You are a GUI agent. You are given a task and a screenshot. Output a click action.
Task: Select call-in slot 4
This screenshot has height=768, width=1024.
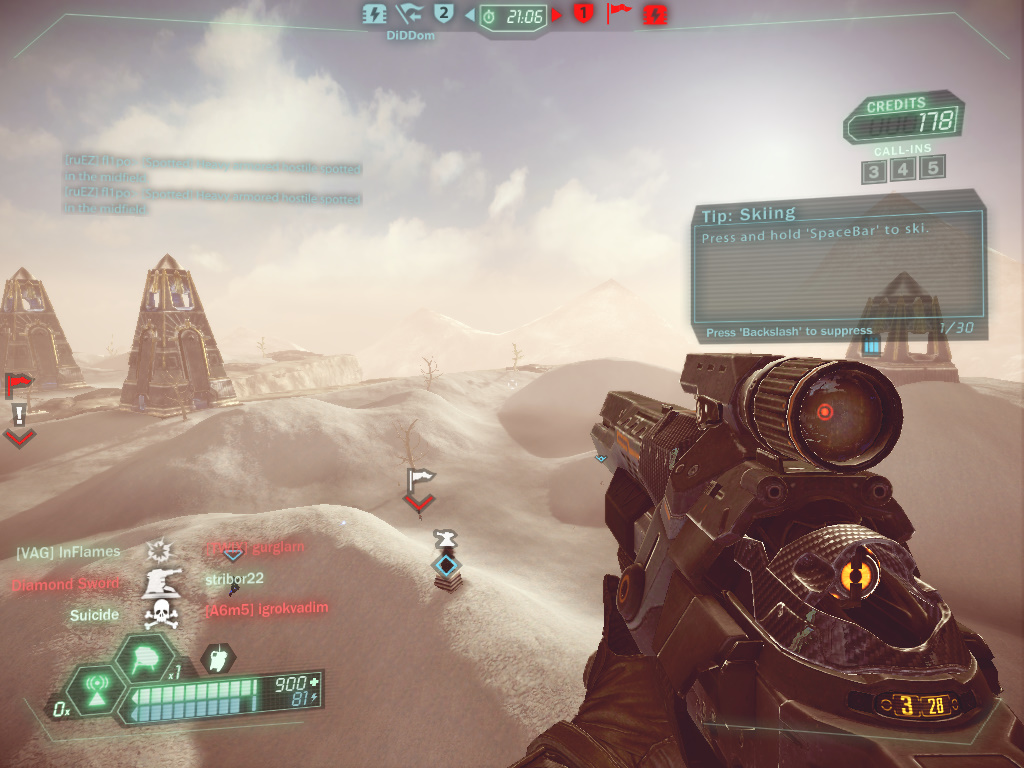(x=903, y=169)
